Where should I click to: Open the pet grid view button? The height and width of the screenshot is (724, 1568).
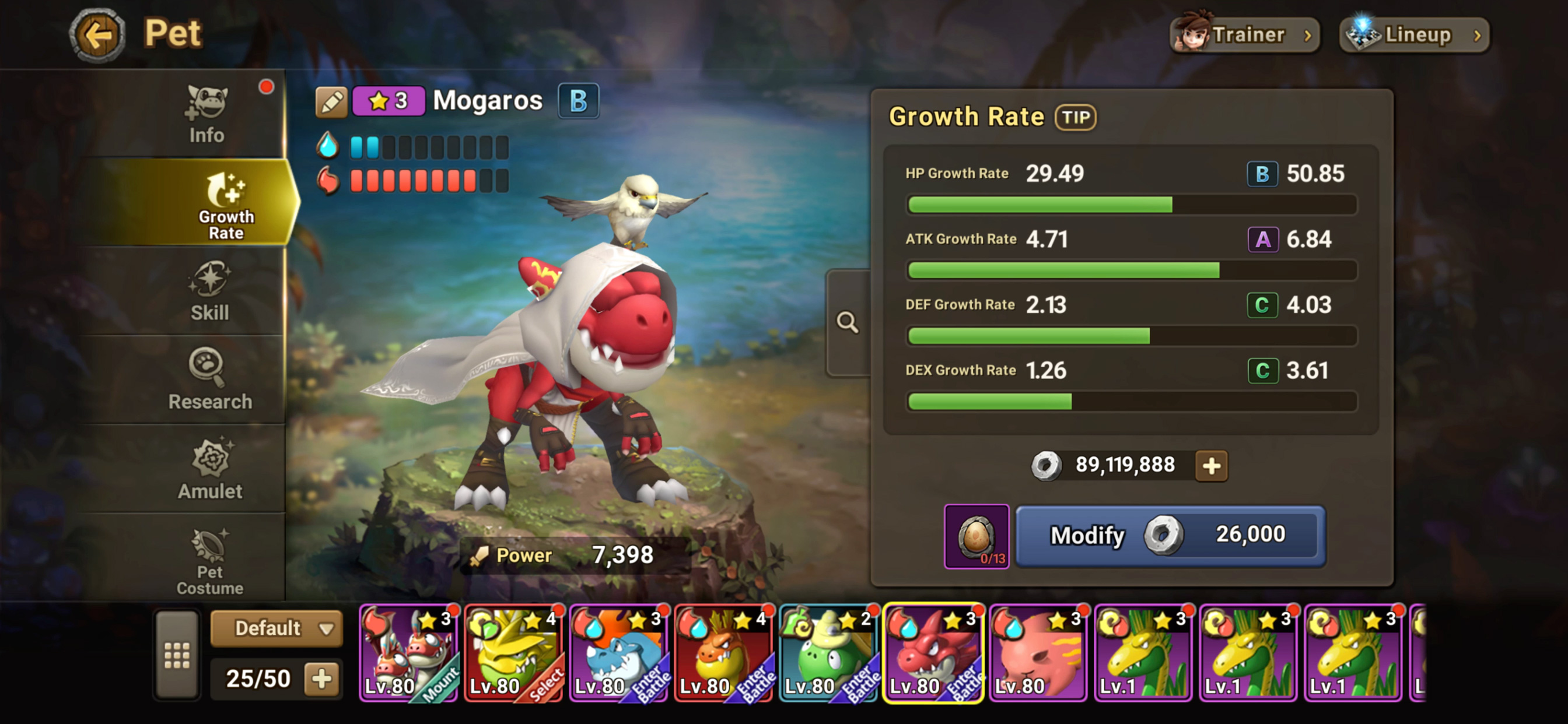(x=177, y=655)
